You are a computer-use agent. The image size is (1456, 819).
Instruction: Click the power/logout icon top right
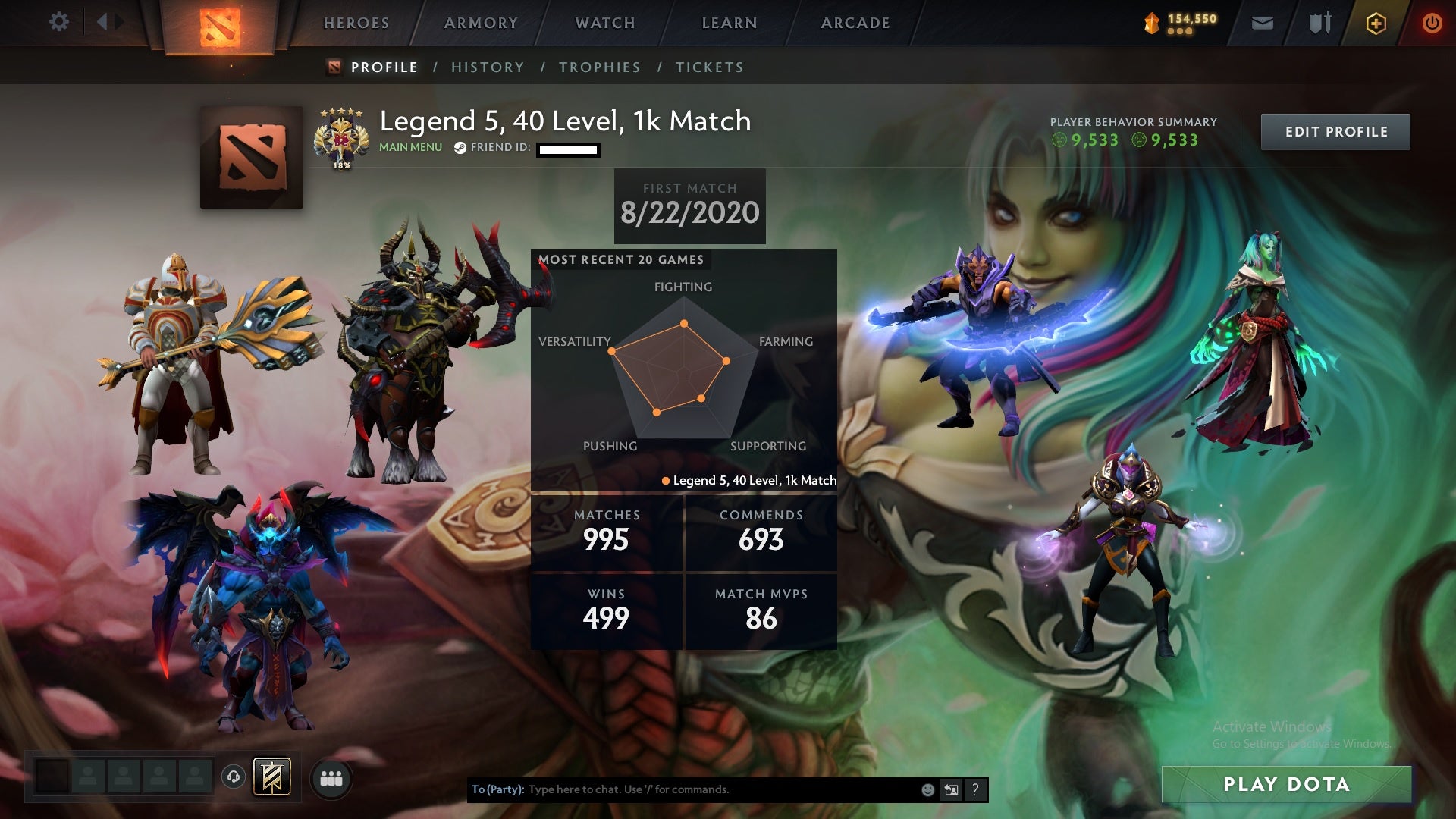coord(1432,23)
